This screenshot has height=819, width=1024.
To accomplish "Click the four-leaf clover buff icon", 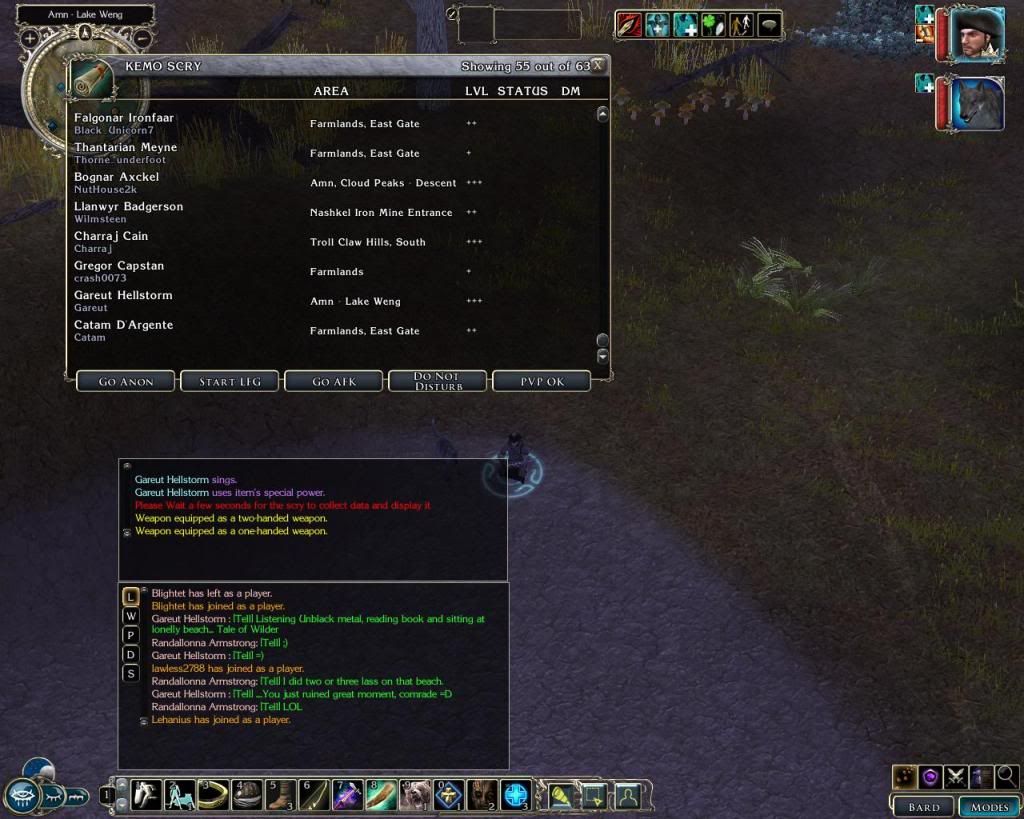I will pos(712,25).
